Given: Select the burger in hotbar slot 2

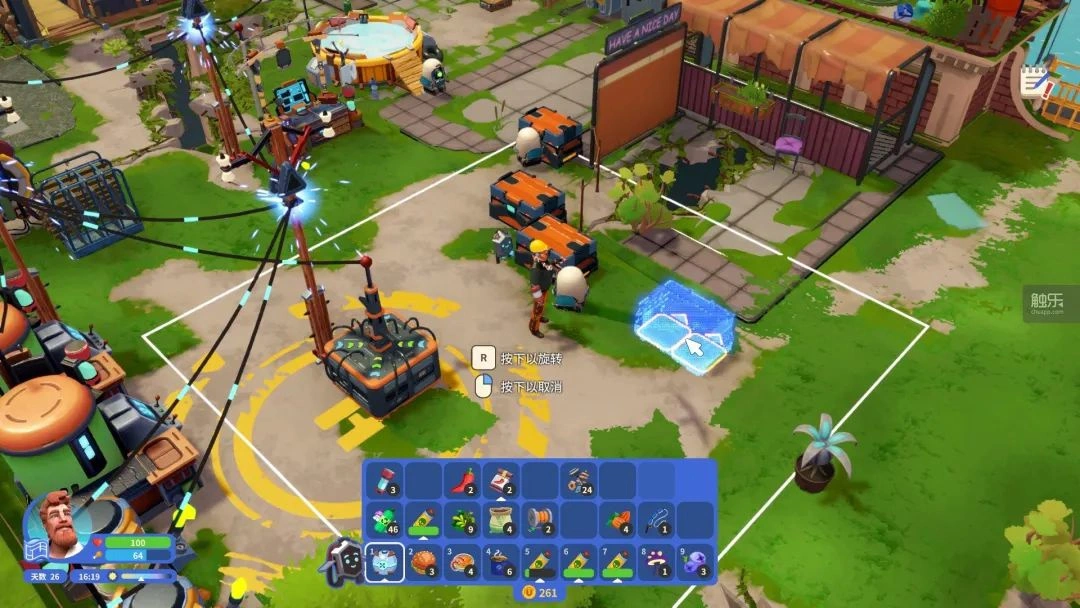Looking at the screenshot, I should click(423, 561).
